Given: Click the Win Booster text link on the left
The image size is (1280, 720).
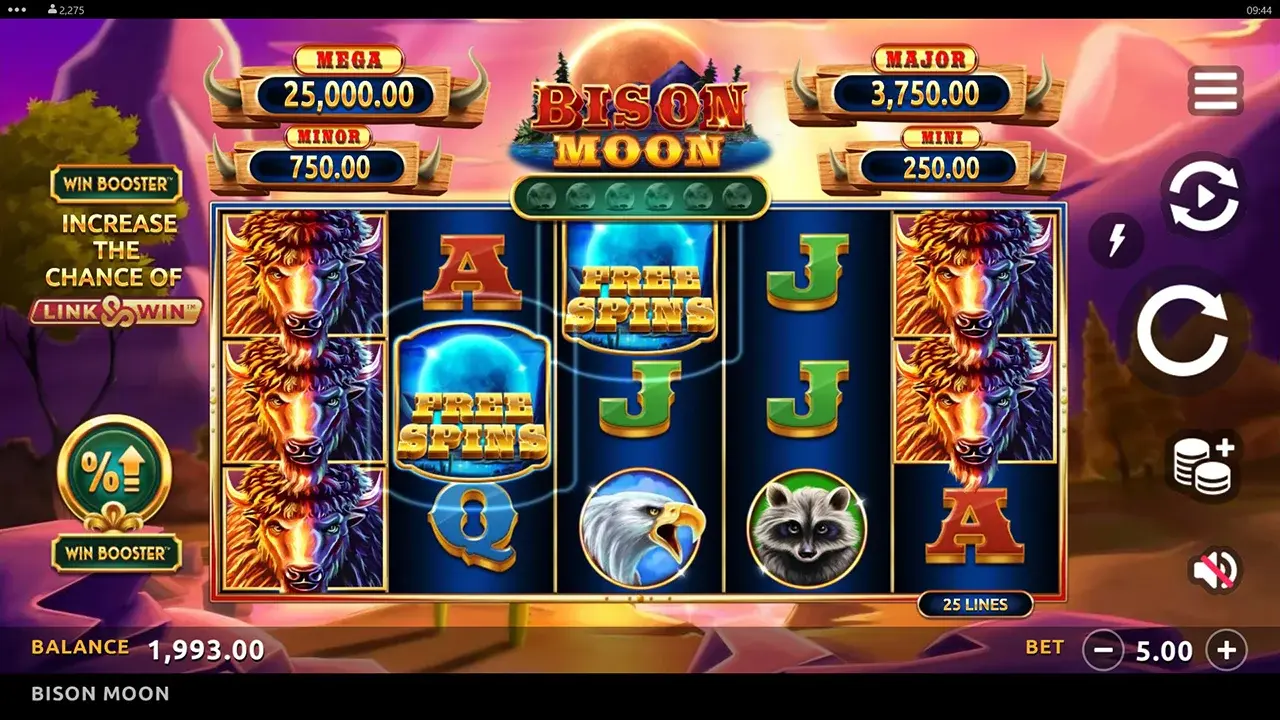Looking at the screenshot, I should click(x=116, y=184).
